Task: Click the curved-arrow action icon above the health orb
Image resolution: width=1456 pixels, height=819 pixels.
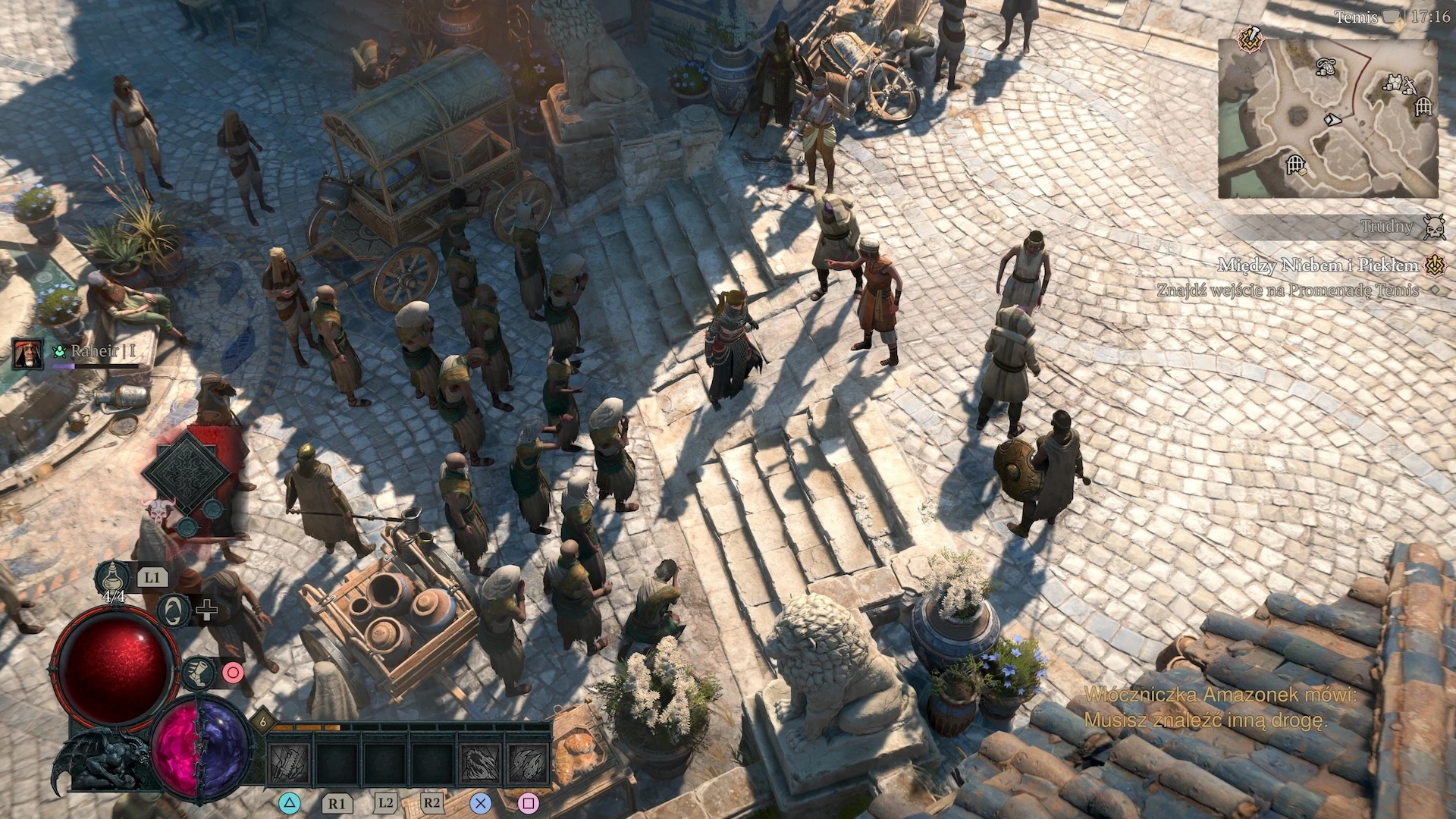Action: [x=174, y=610]
